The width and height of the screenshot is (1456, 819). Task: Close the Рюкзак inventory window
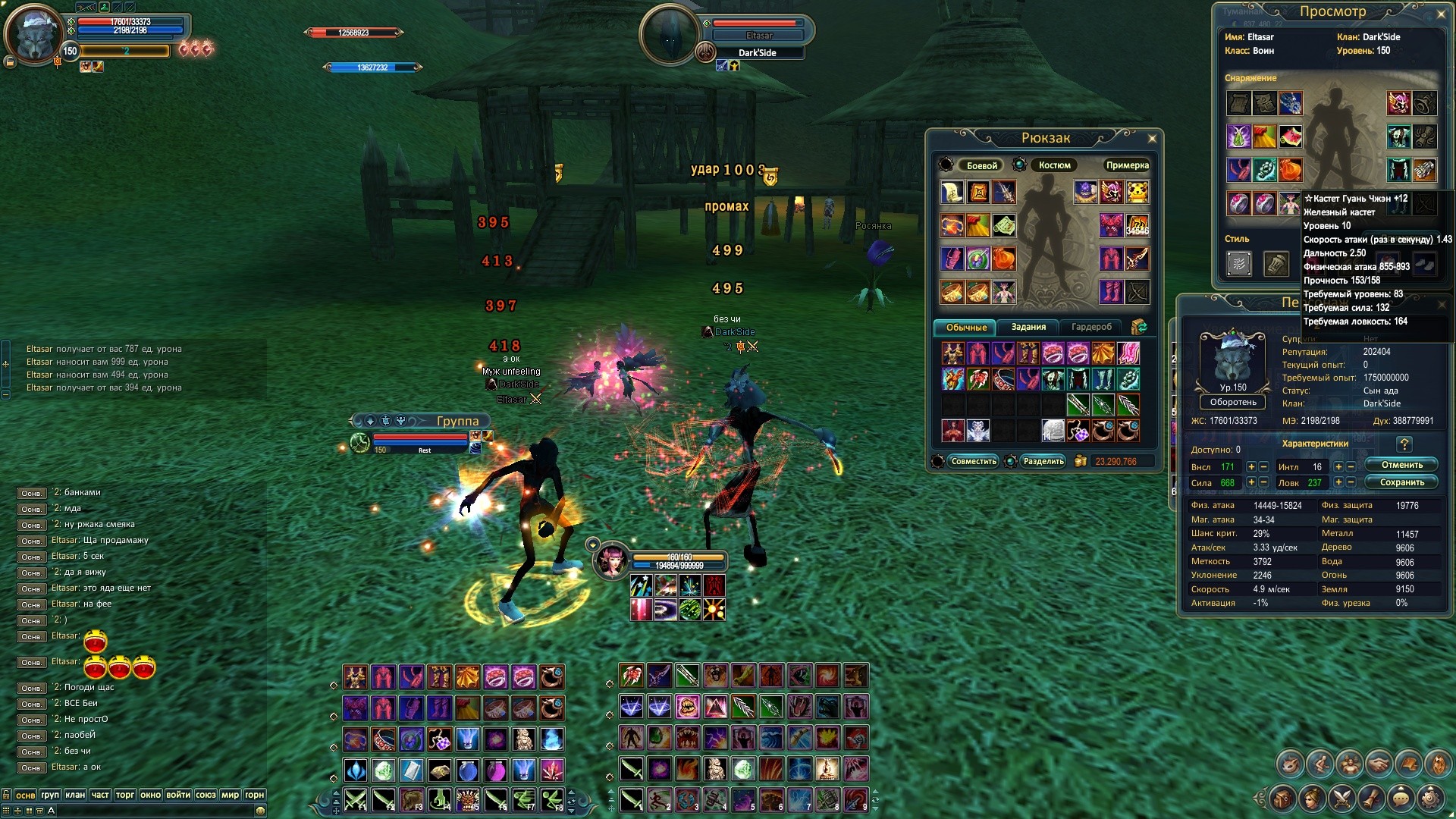1152,138
